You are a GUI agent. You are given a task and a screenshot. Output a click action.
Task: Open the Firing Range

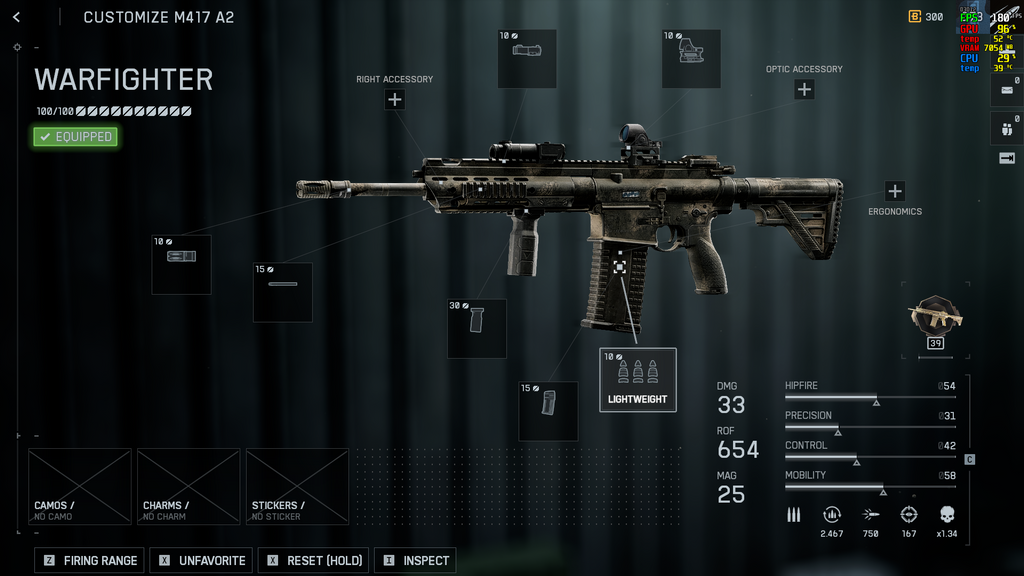click(90, 560)
